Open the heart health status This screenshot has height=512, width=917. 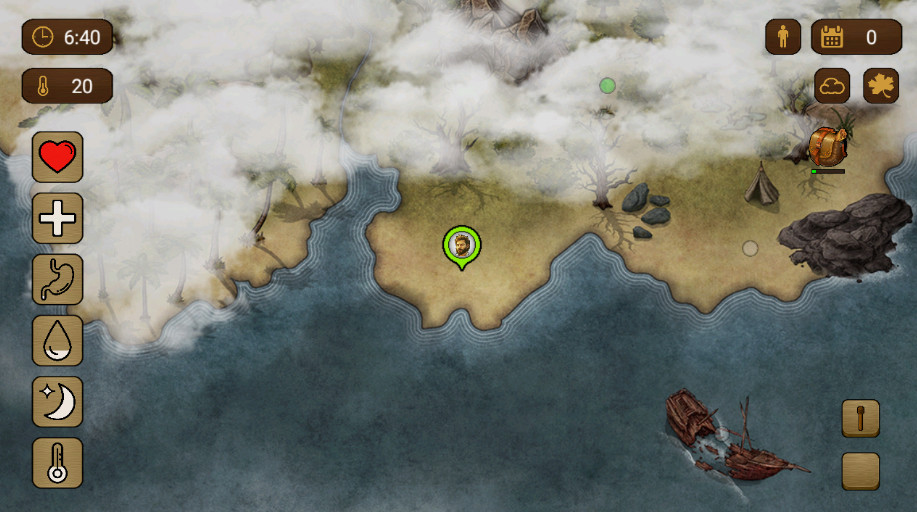tap(58, 157)
